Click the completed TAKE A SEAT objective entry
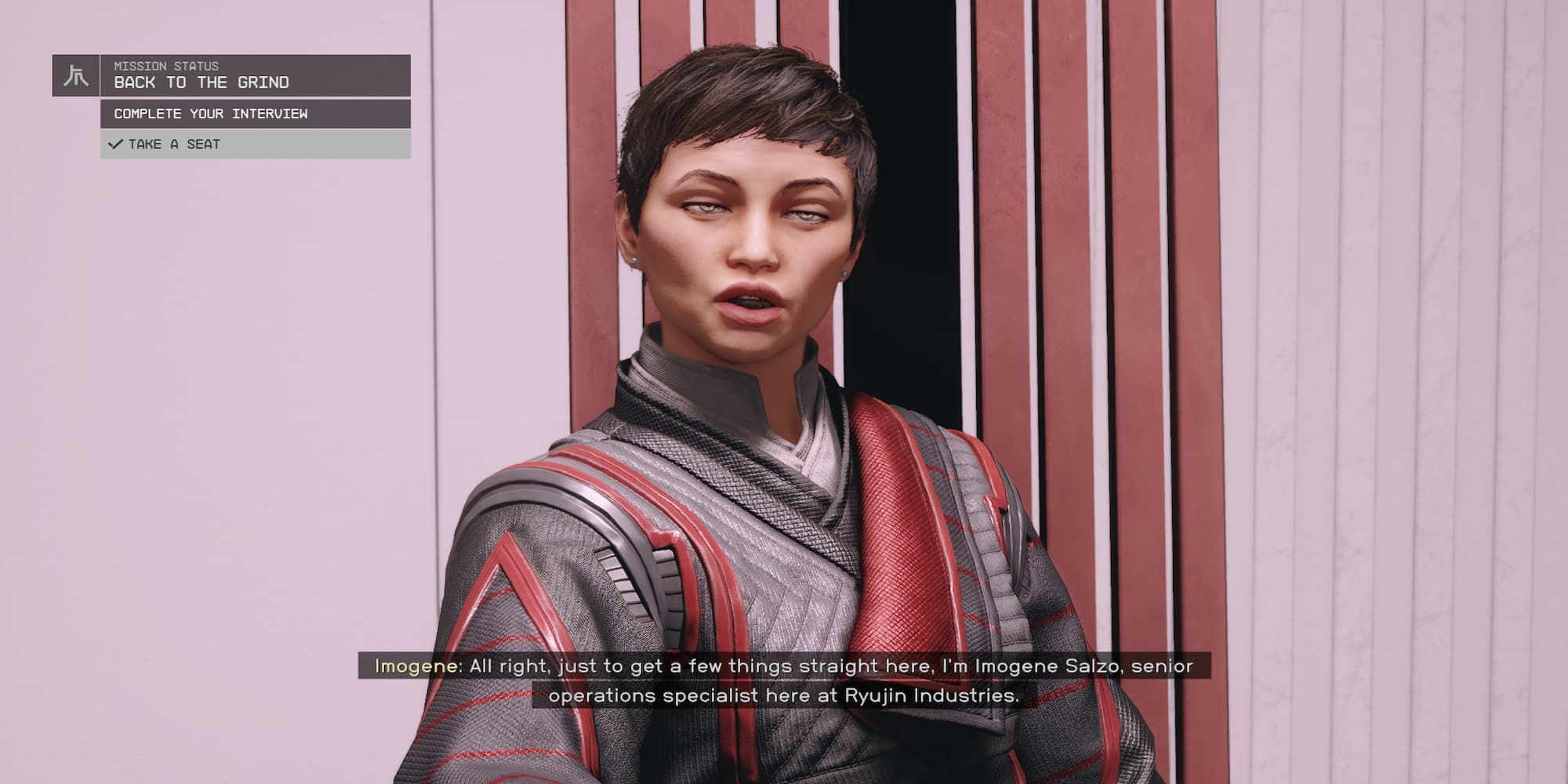This screenshot has width=1568, height=784. (176, 144)
